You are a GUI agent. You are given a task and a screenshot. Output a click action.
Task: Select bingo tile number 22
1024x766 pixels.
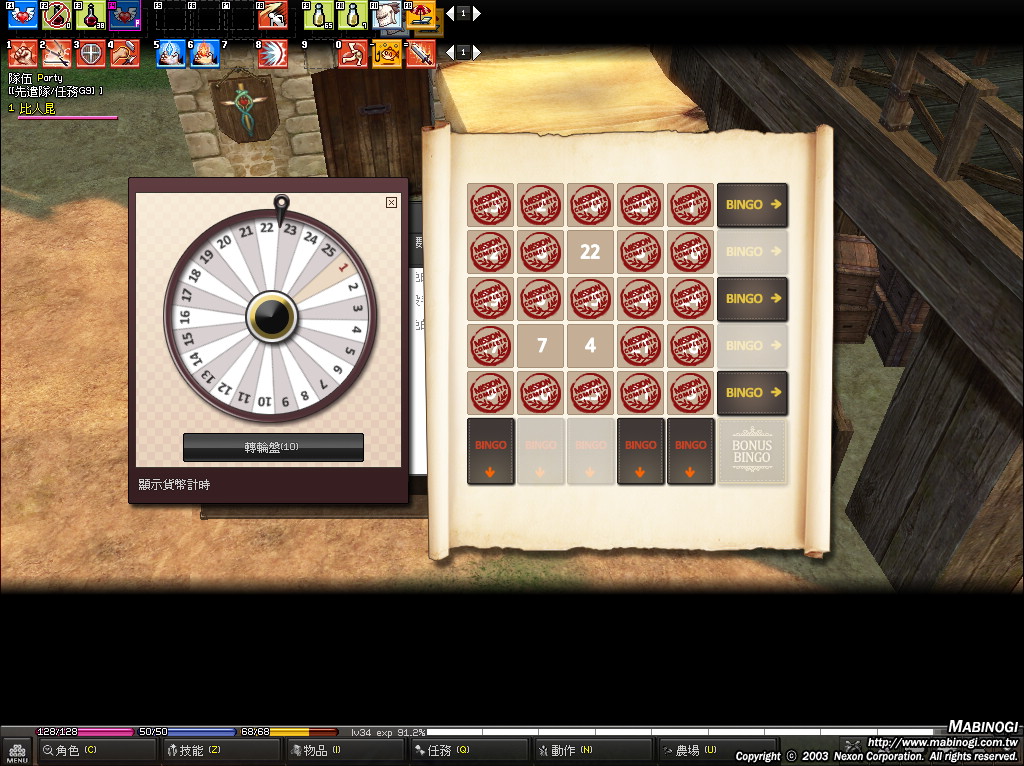coord(590,251)
